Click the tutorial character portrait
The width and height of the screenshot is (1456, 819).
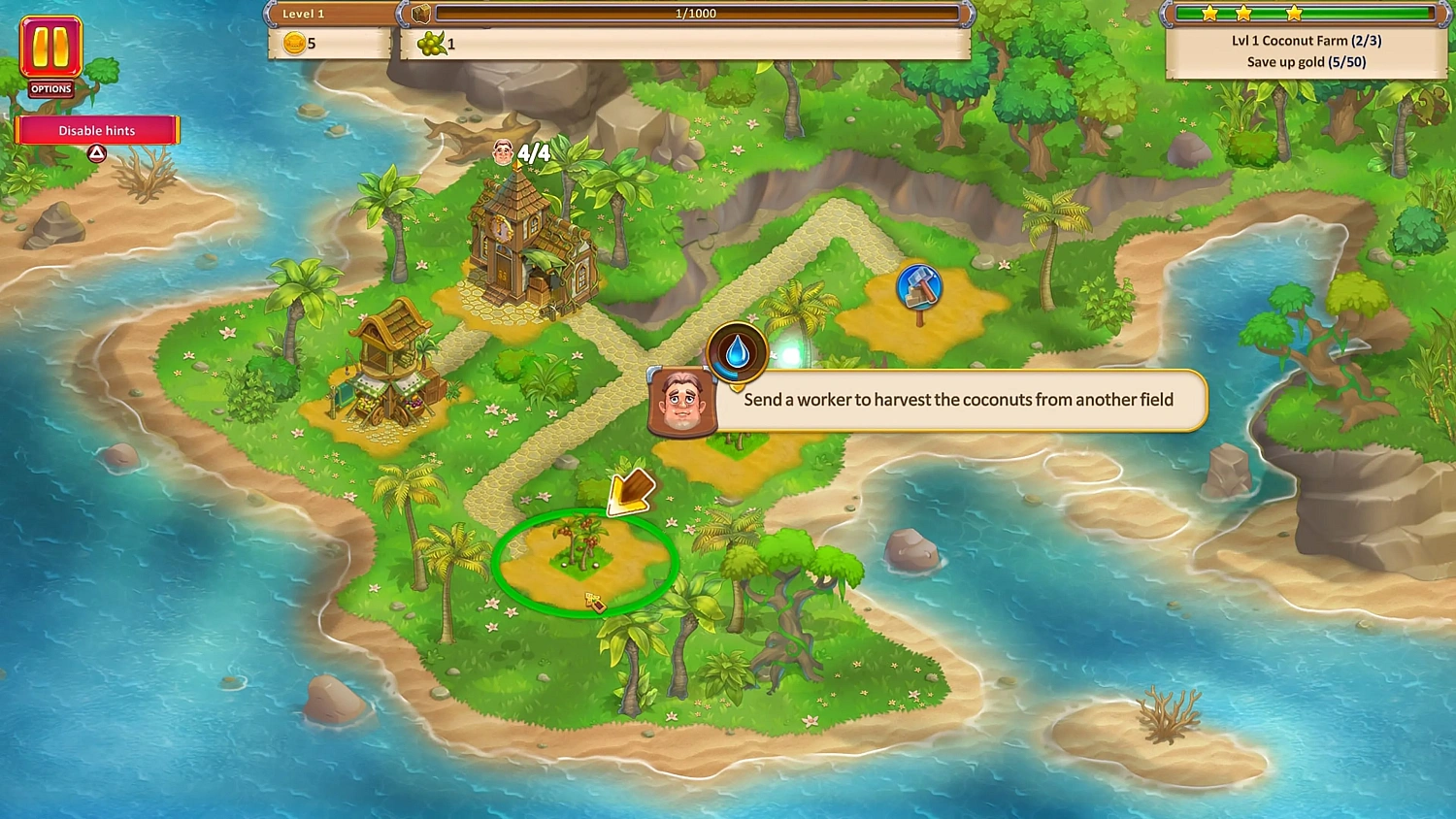pyautogui.click(x=682, y=402)
